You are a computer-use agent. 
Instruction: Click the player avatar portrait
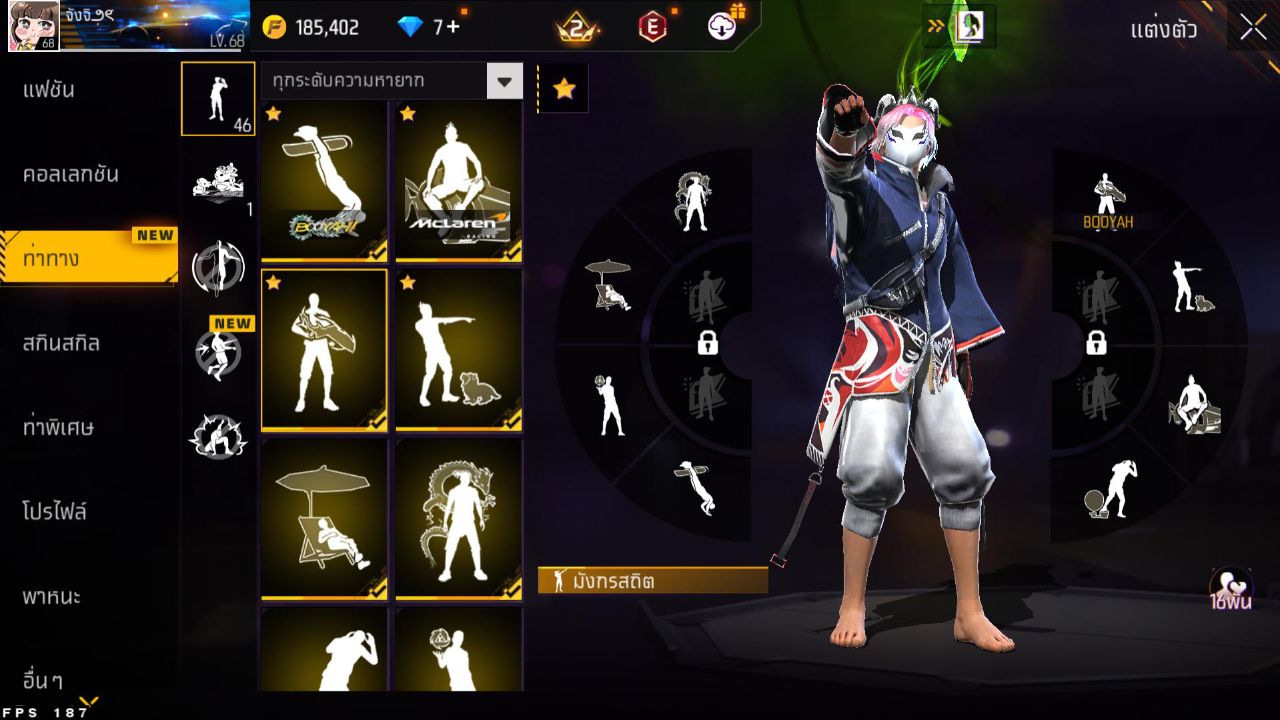(x=33, y=26)
